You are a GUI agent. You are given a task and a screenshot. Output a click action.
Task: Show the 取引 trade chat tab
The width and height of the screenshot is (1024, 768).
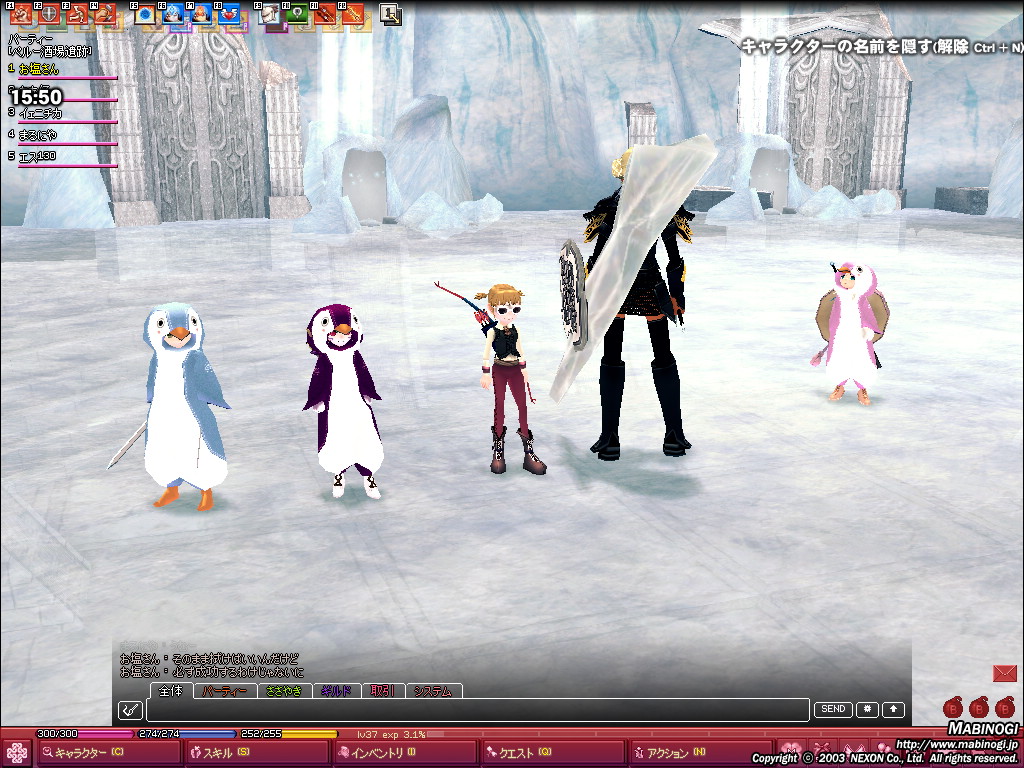coord(383,691)
